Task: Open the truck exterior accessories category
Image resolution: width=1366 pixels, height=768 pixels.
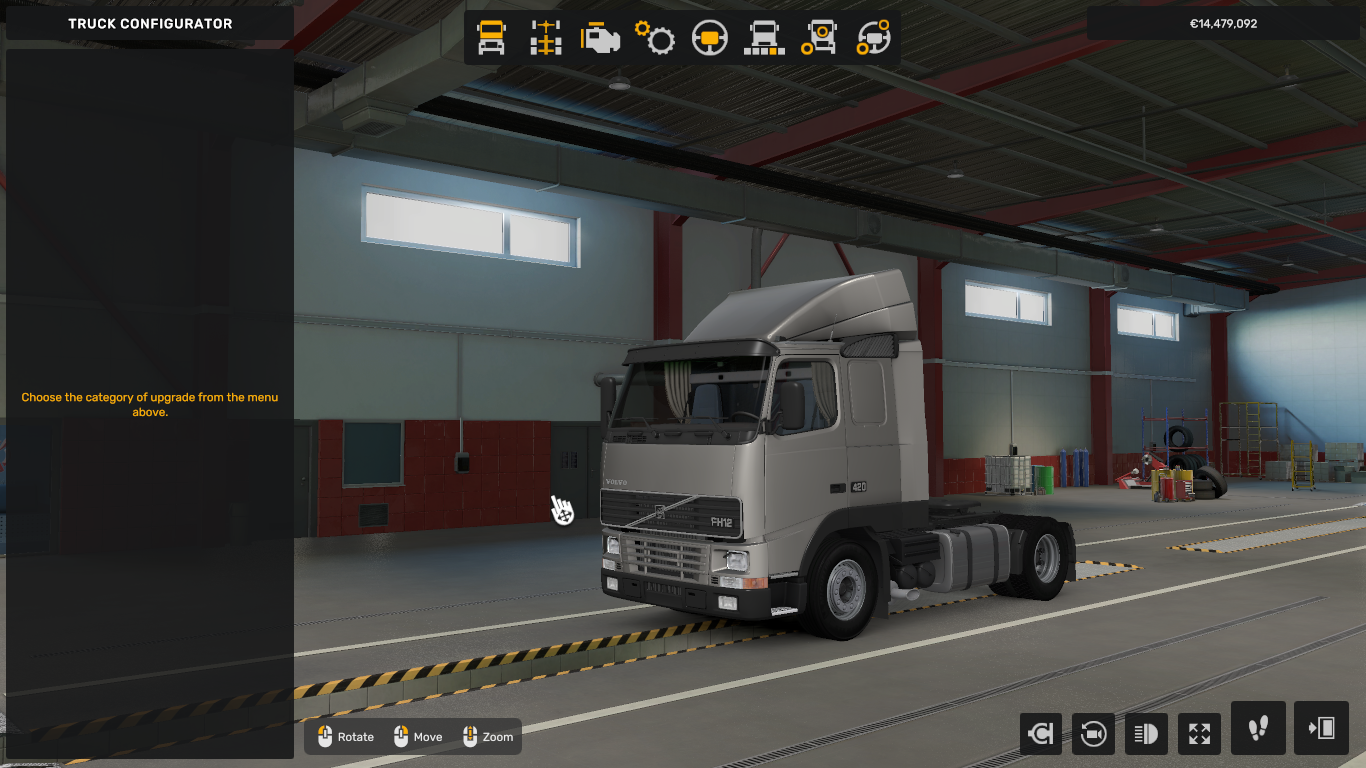Action: 820,38
